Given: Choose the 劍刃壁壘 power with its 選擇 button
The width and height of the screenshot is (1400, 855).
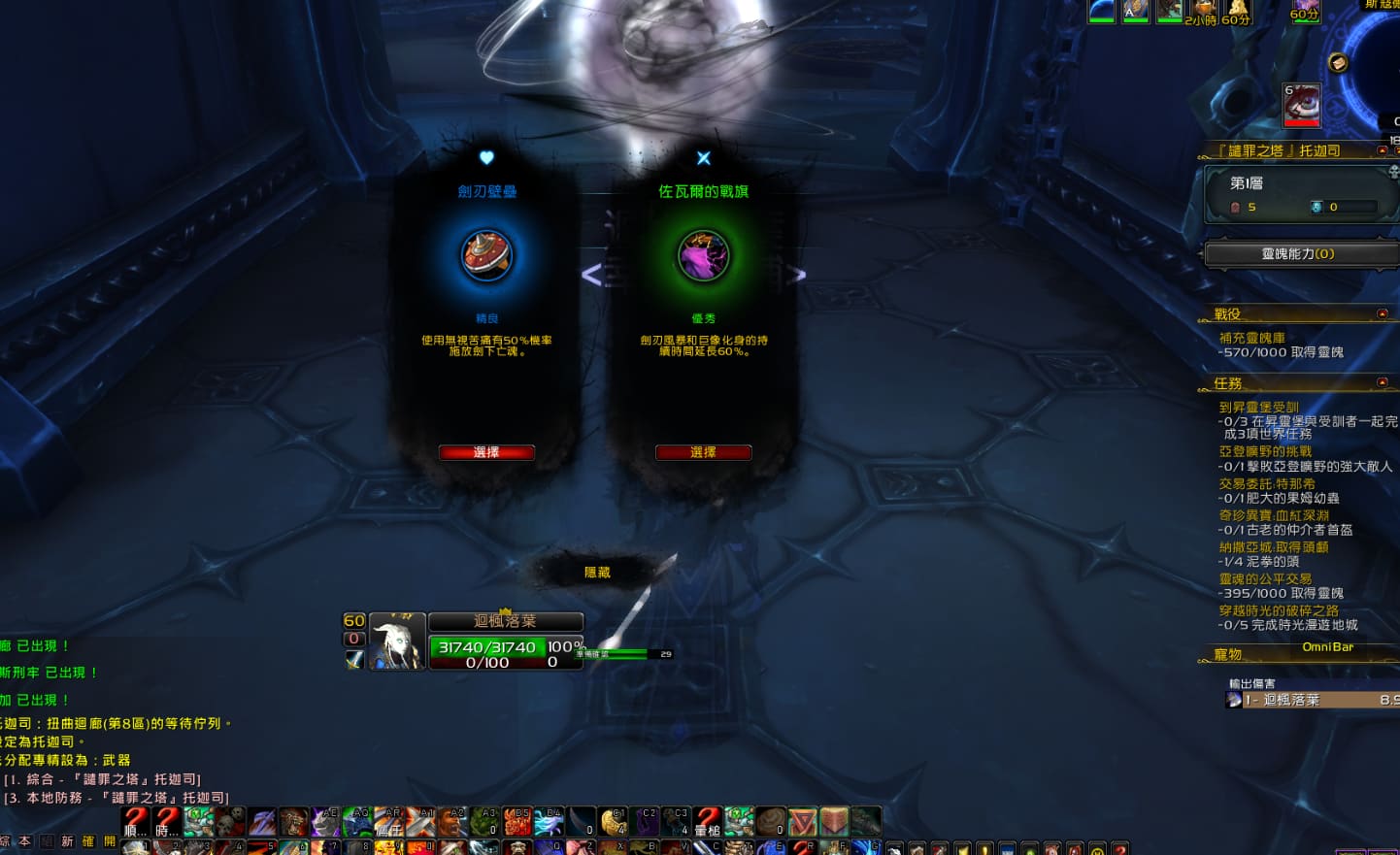Looking at the screenshot, I should pyautogui.click(x=486, y=452).
